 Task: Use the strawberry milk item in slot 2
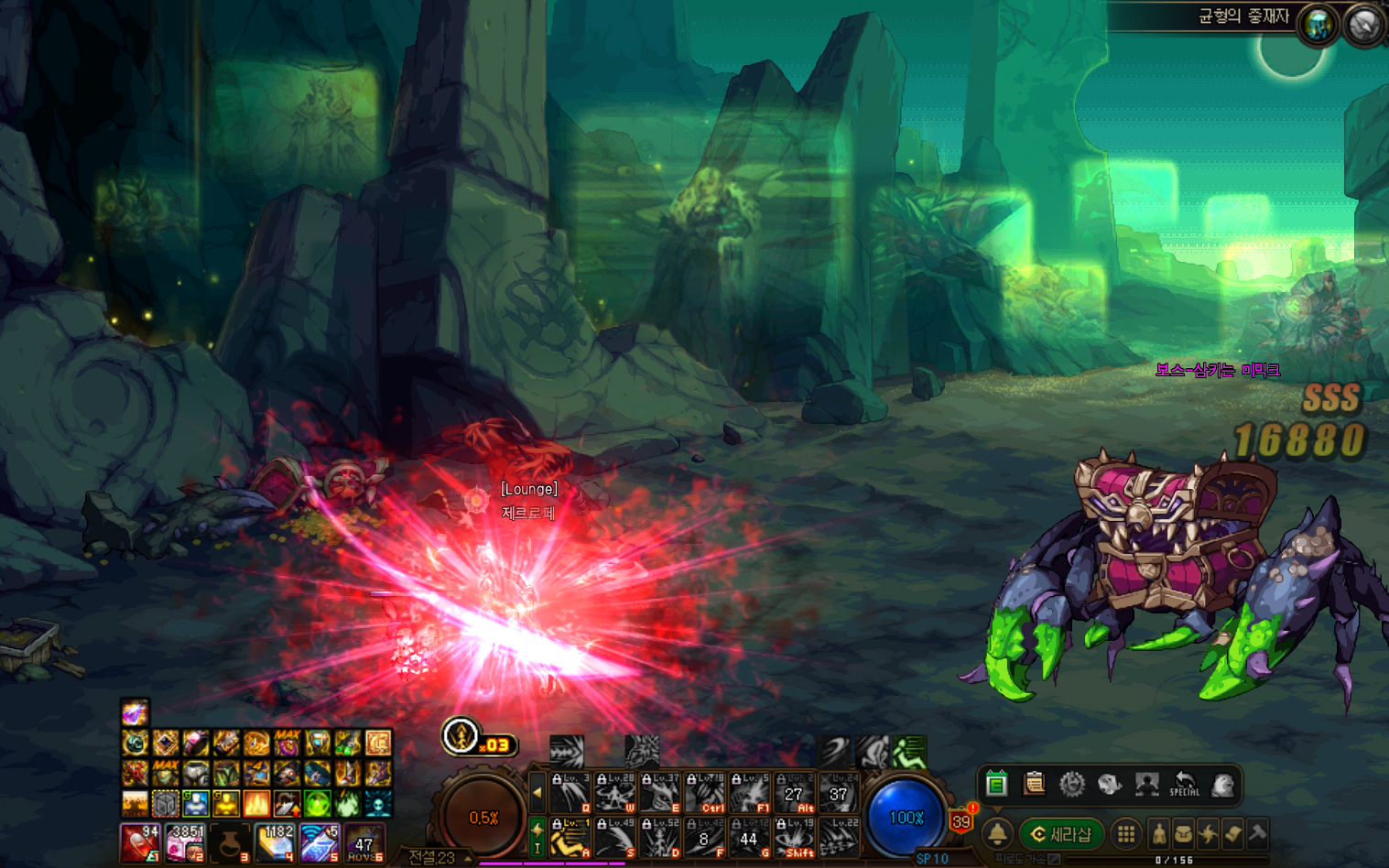pos(185,842)
